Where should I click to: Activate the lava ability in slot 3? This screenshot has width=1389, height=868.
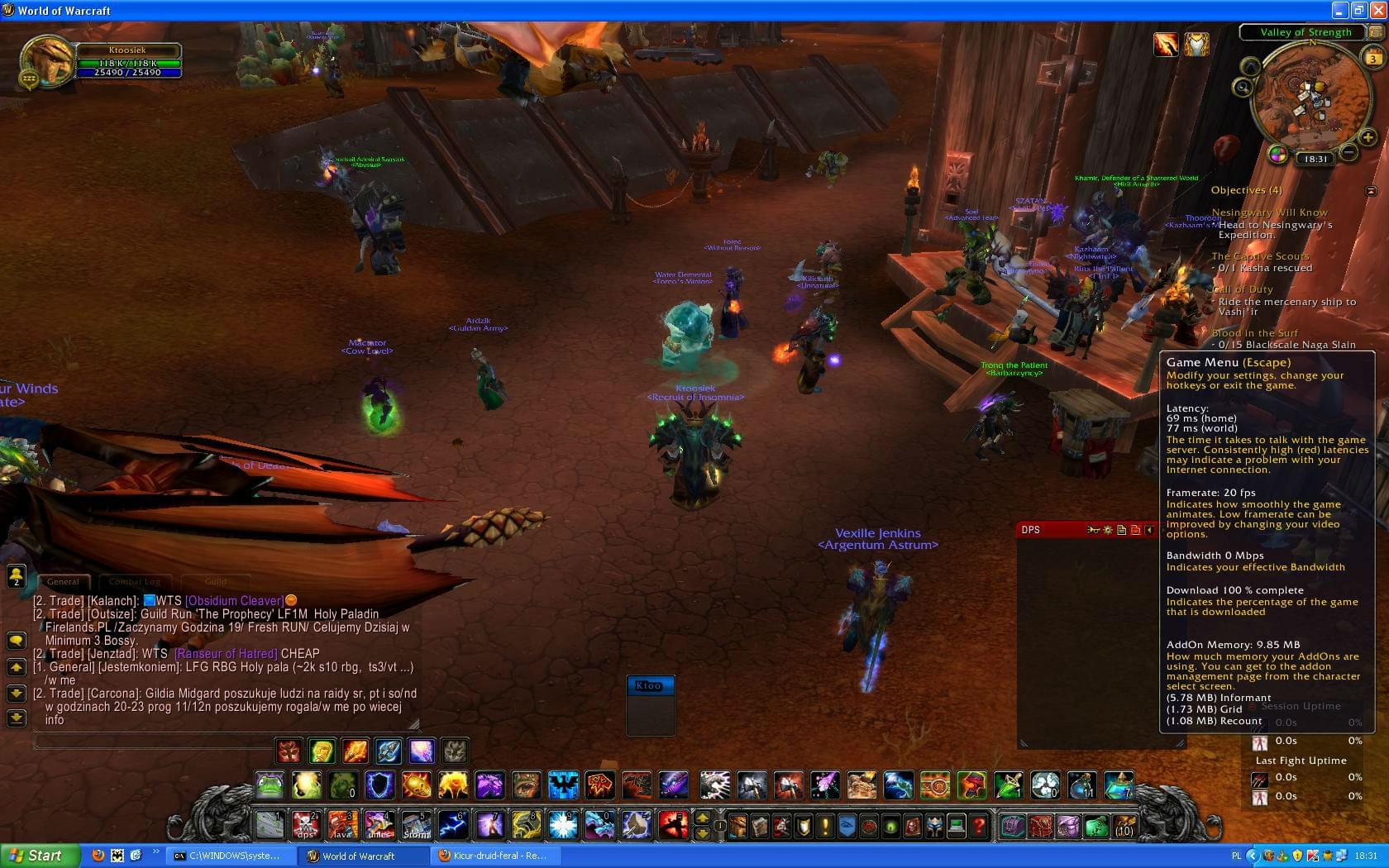[342, 824]
